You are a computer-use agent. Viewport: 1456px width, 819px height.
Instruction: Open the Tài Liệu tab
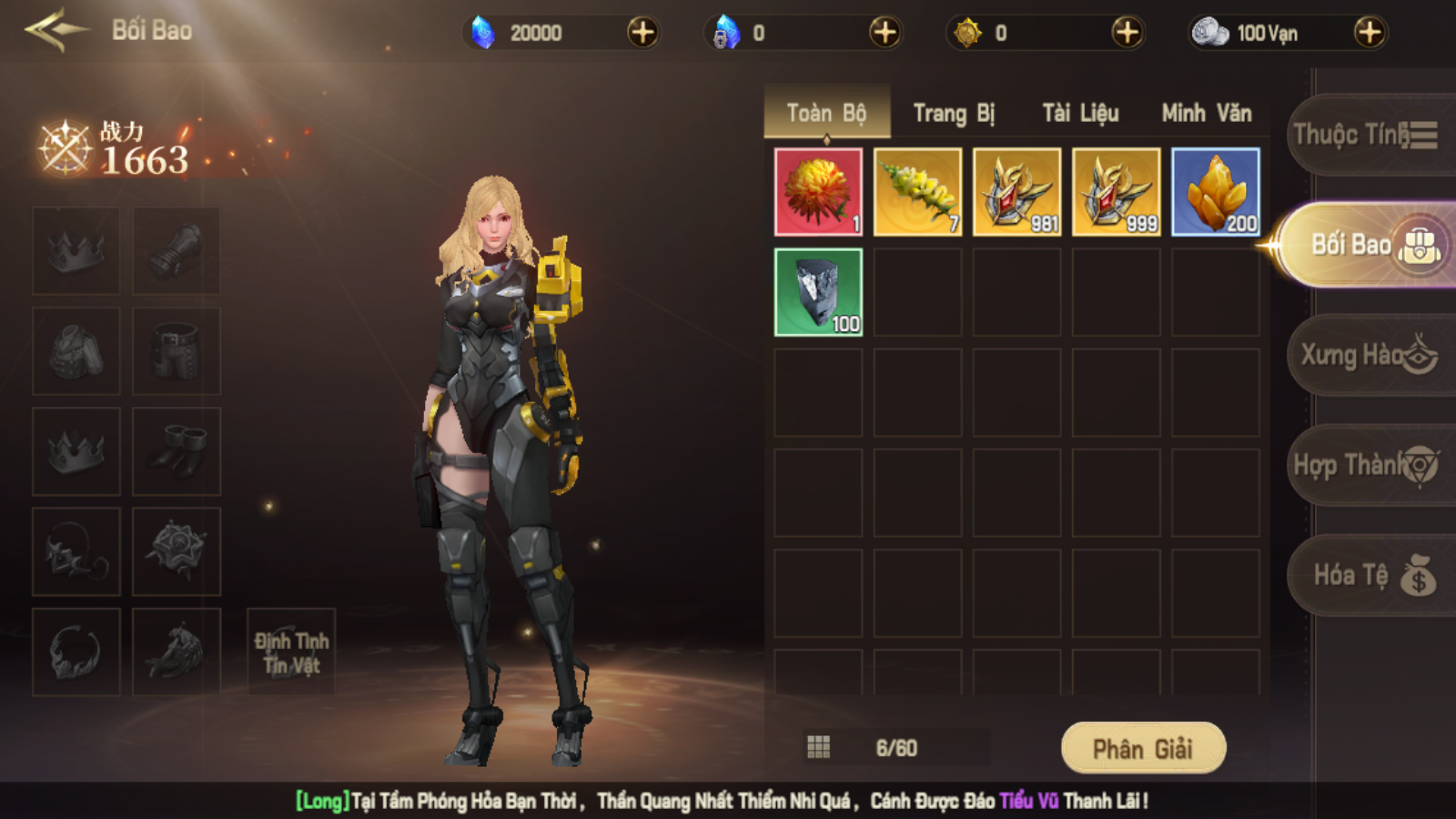(x=1080, y=114)
